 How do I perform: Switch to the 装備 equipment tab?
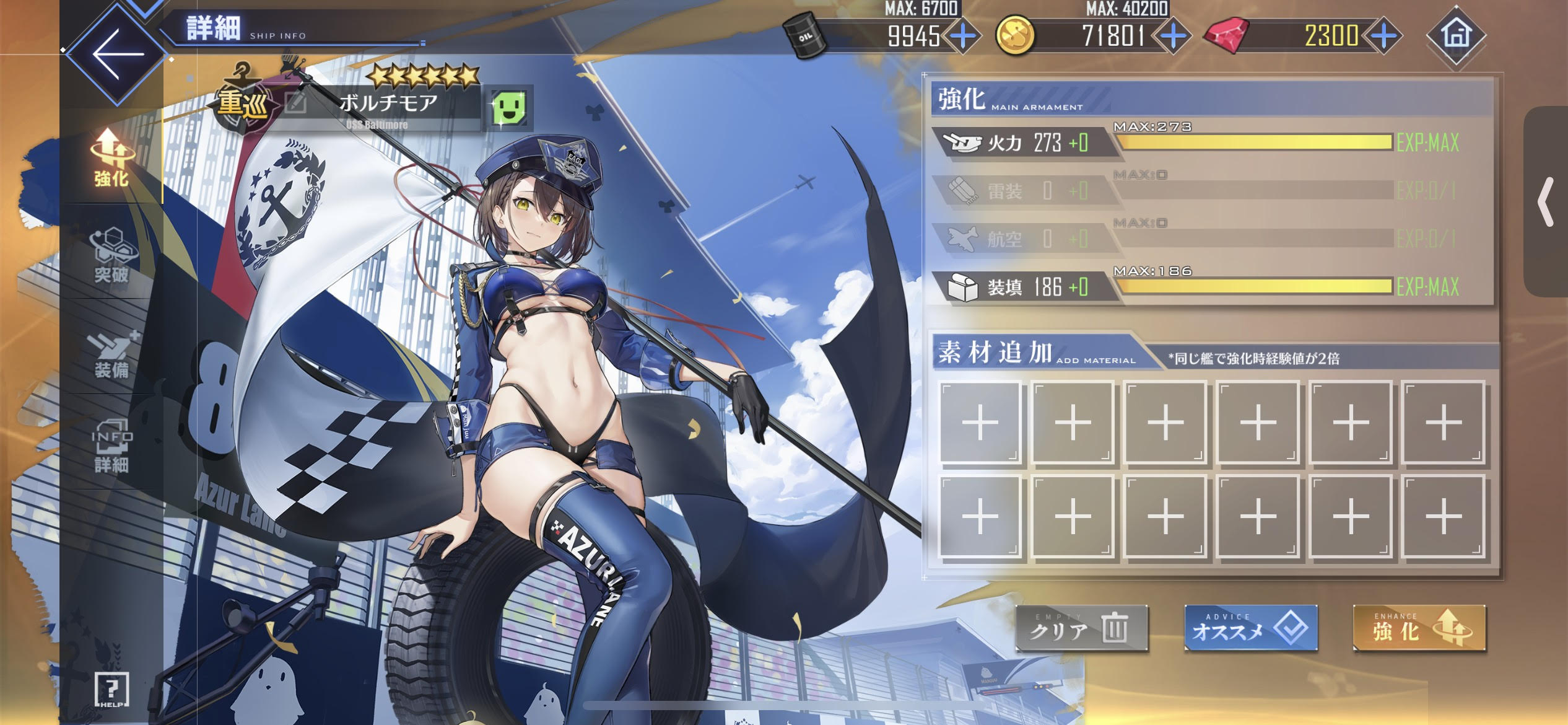111,354
